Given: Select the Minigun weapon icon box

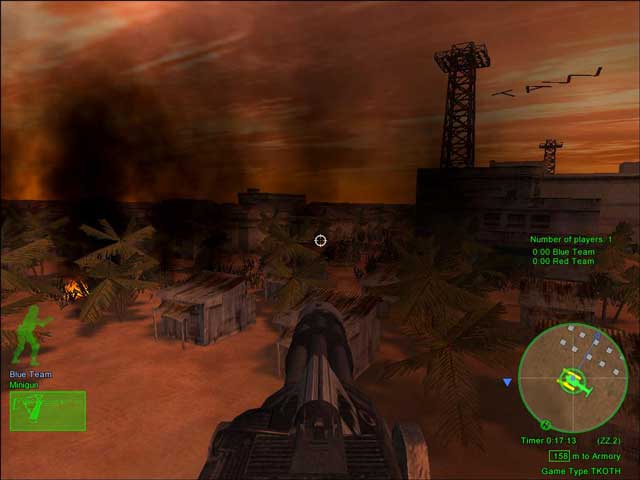Looking at the screenshot, I should 48,410.
